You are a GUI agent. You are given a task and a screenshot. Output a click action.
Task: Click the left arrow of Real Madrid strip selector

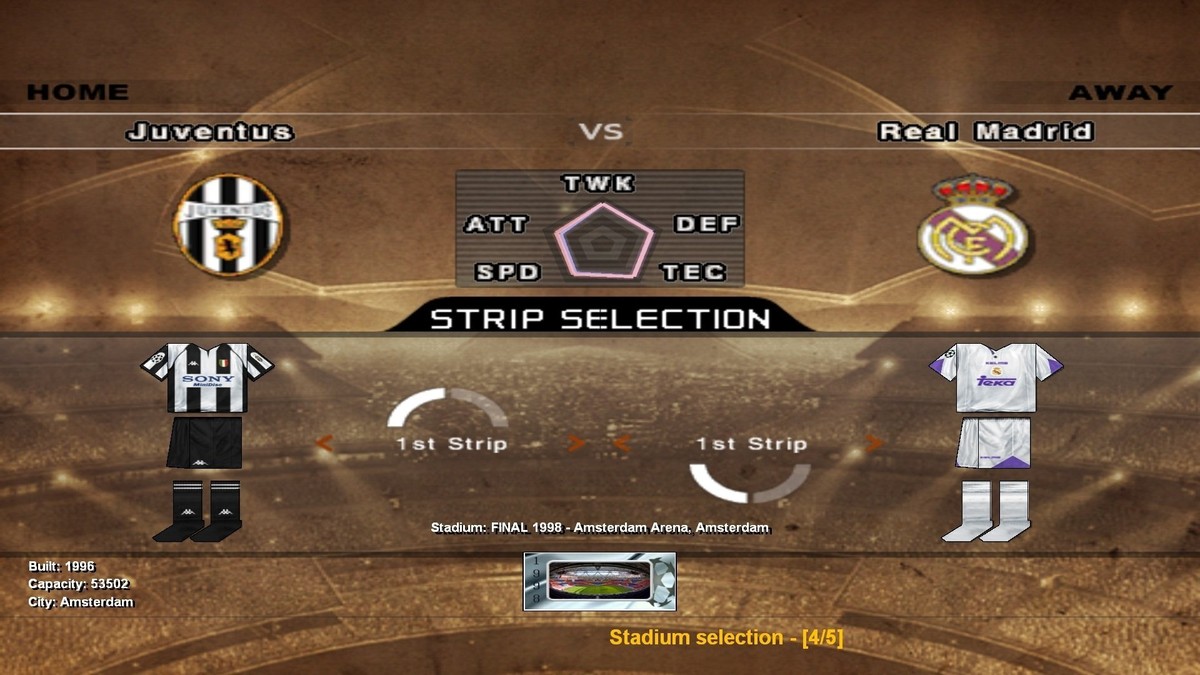[x=622, y=444]
